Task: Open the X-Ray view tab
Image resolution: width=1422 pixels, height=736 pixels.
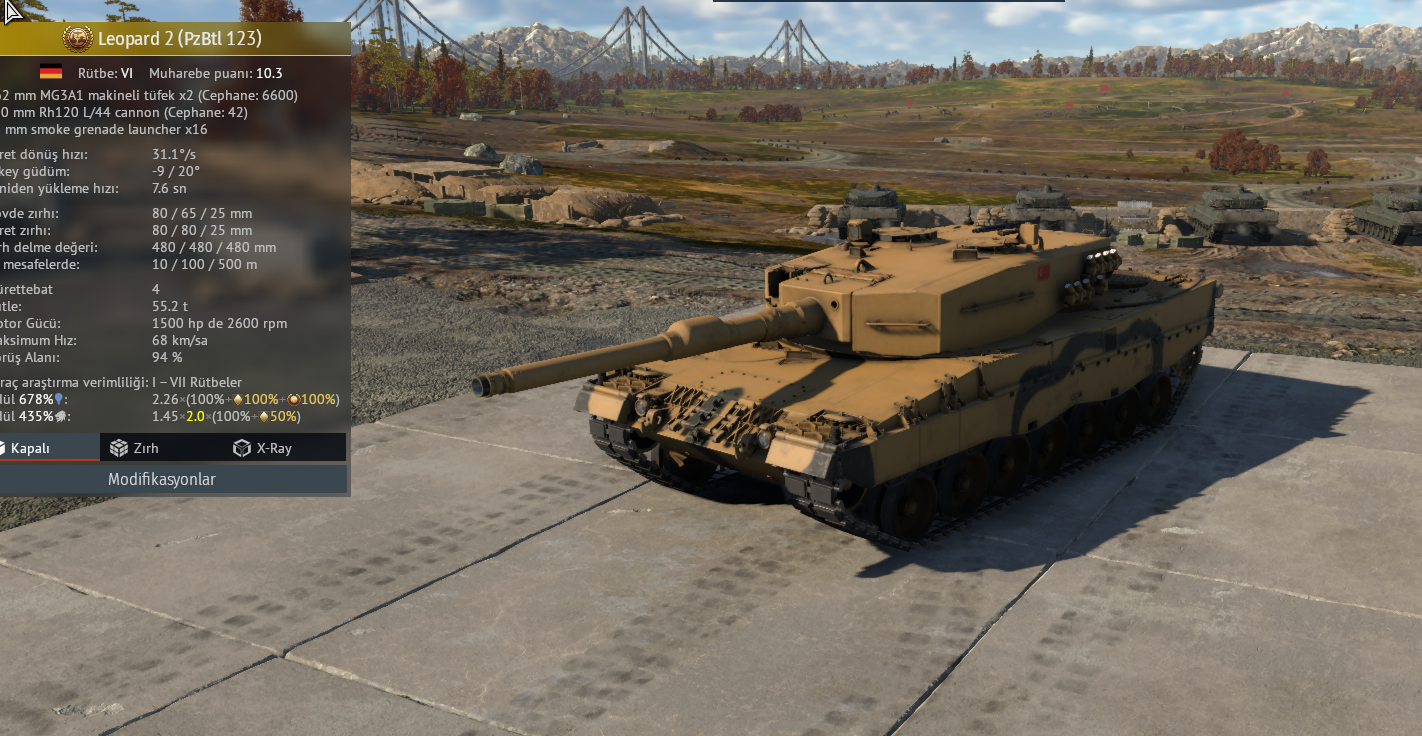Action: tap(262, 448)
